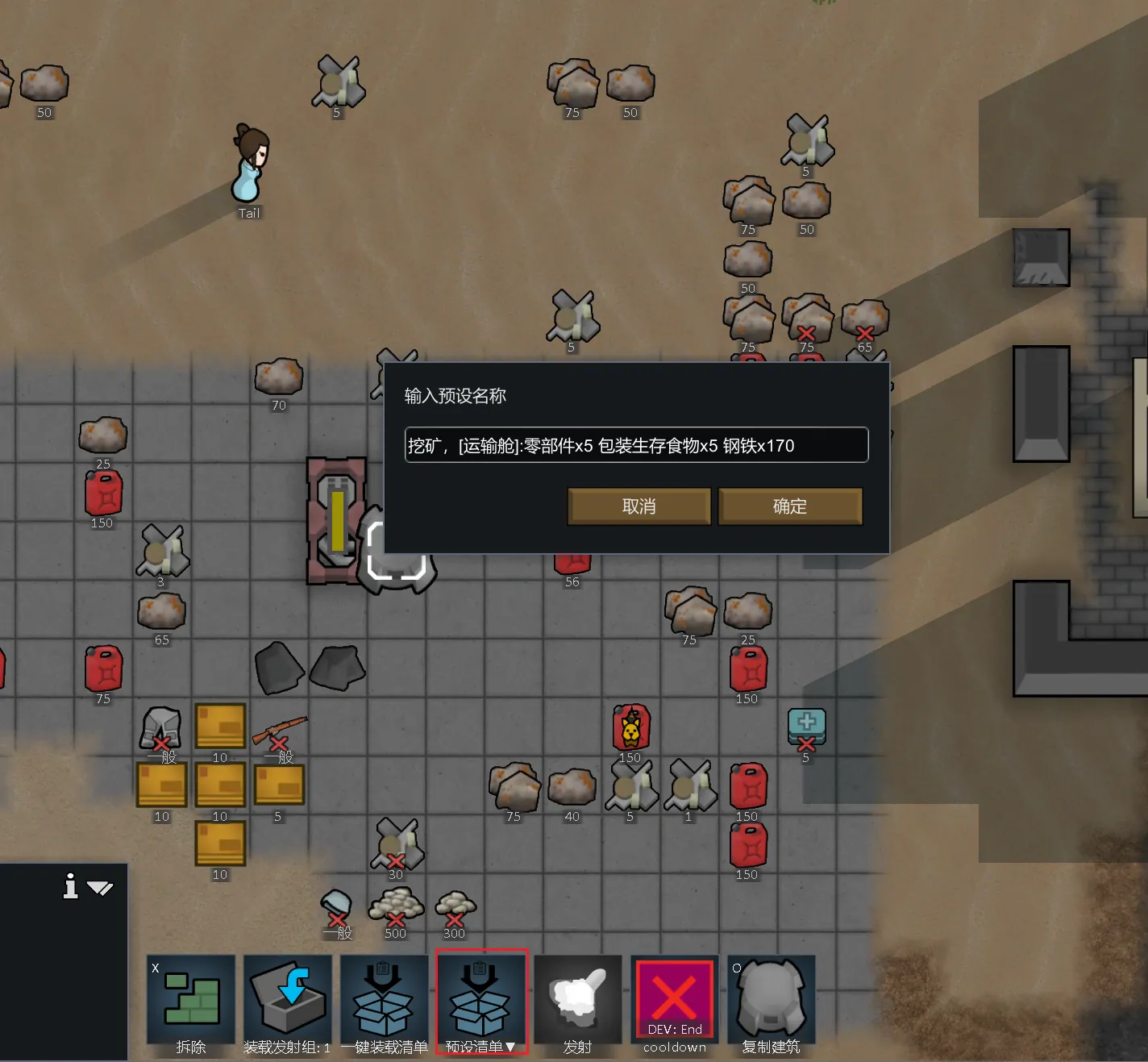The width and height of the screenshot is (1148, 1062).
Task: Activate 一键装载清单 one-click load list
Action: pos(385,1003)
